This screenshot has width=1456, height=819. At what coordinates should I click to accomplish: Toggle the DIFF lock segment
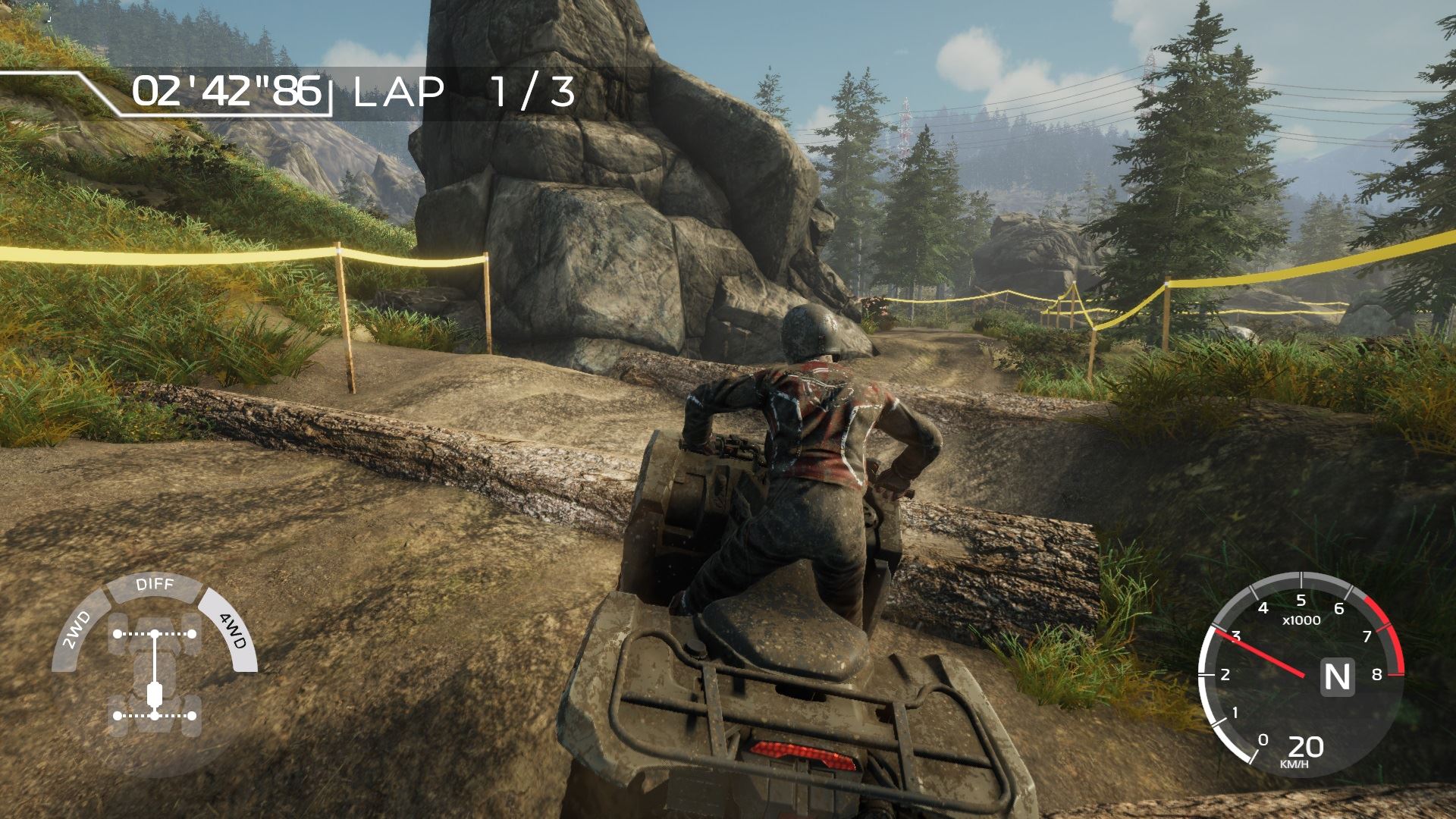click(x=155, y=585)
